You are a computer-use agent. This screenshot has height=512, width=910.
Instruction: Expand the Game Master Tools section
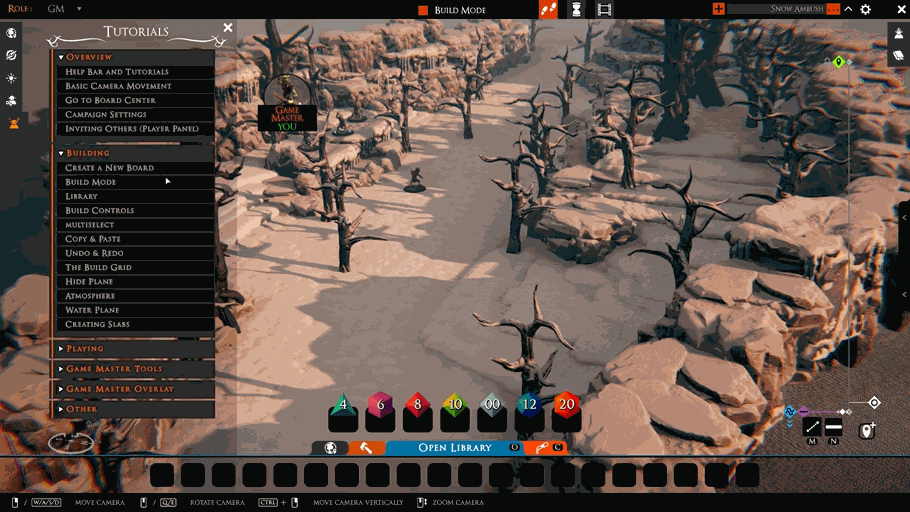[x=114, y=369]
